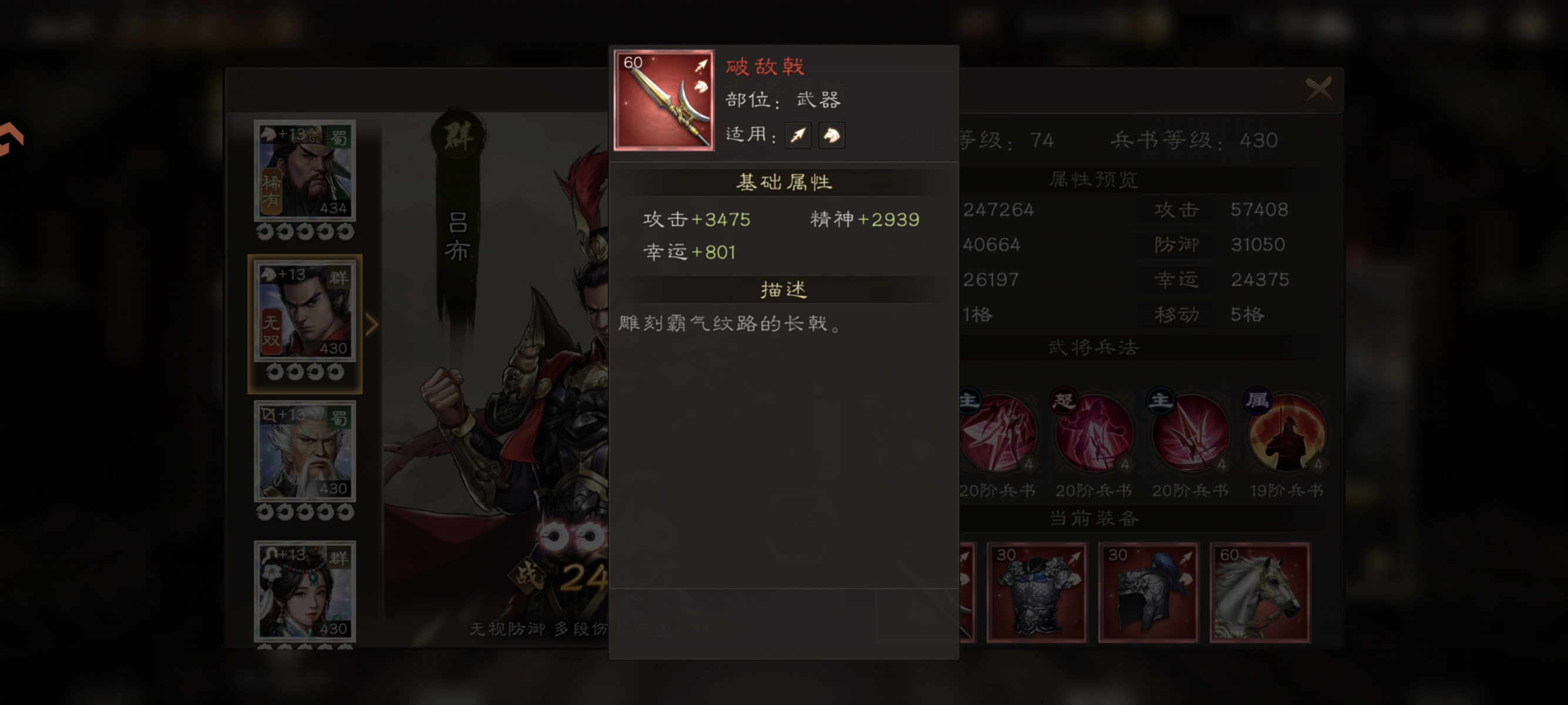This screenshot has height=705, width=1568.
Task: Select the level 60 white horse mount icon
Action: 1260,592
